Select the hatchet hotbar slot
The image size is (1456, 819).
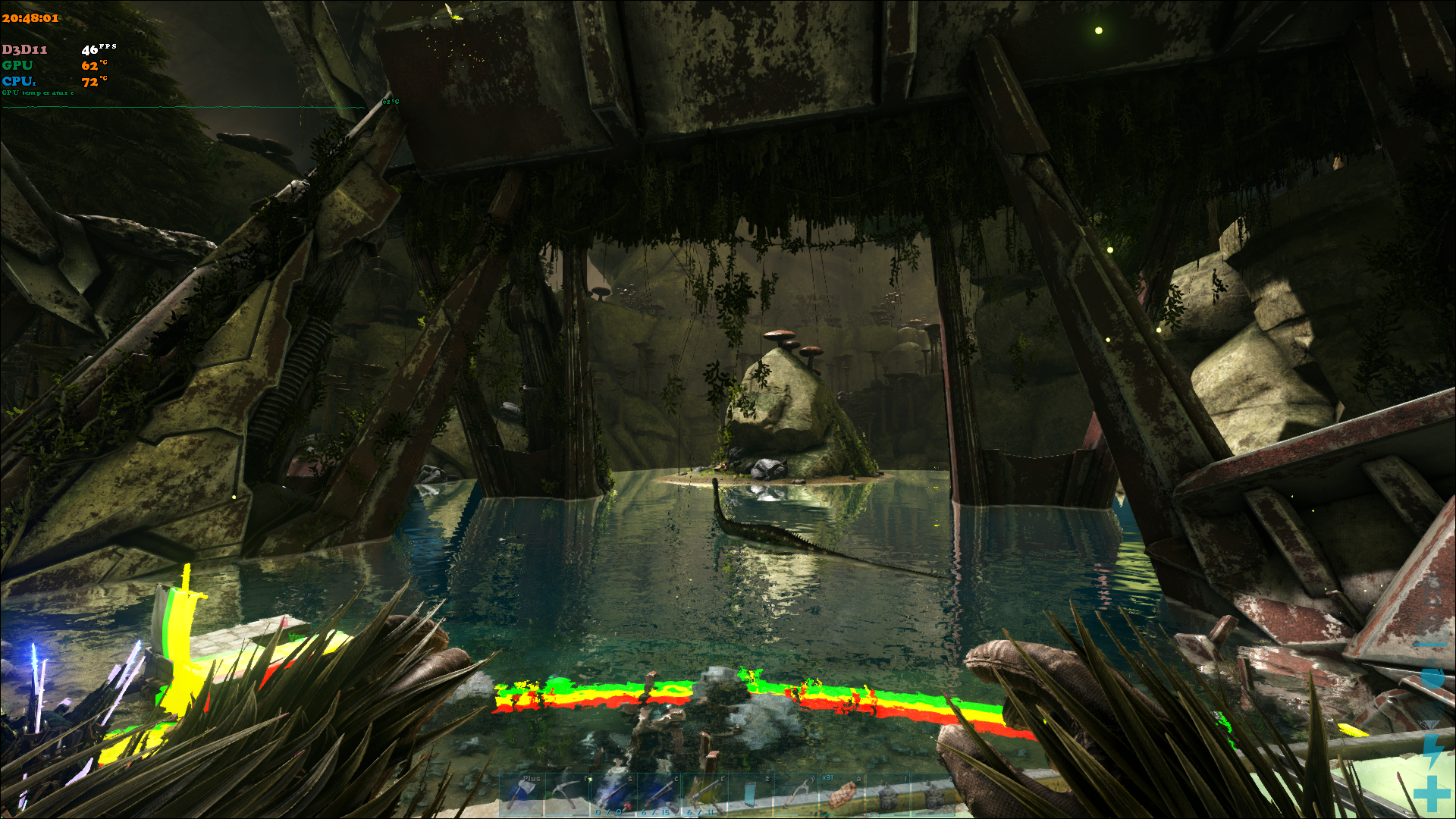(x=522, y=794)
